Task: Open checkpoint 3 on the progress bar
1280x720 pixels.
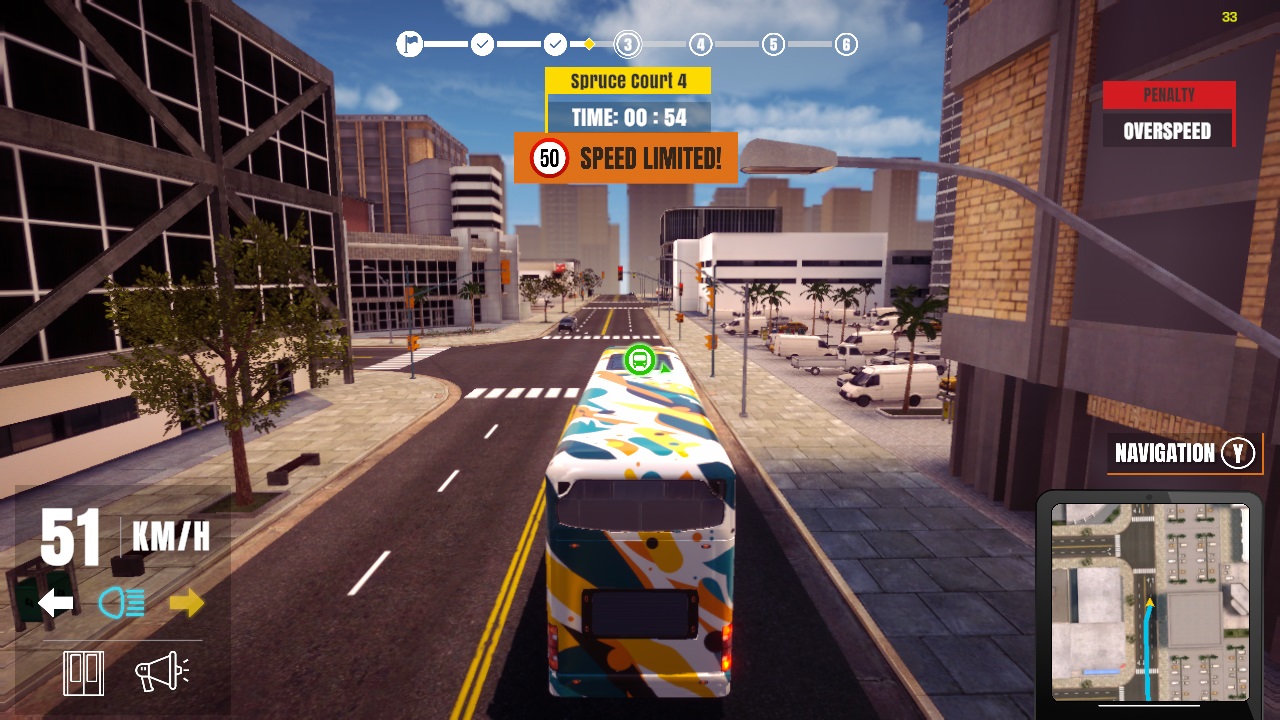Action: pos(627,44)
